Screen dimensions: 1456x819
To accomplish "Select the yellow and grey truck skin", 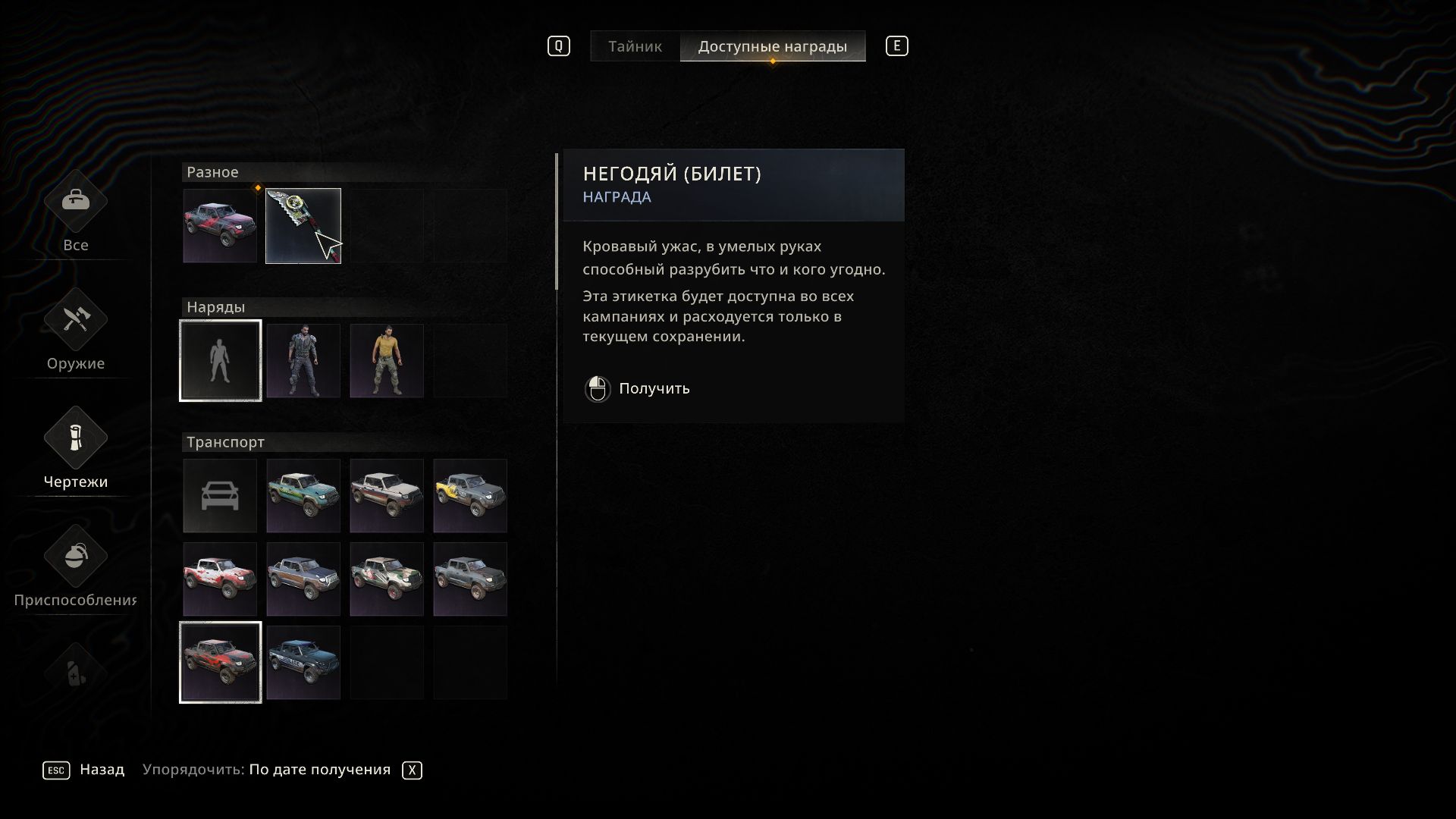I will point(470,496).
